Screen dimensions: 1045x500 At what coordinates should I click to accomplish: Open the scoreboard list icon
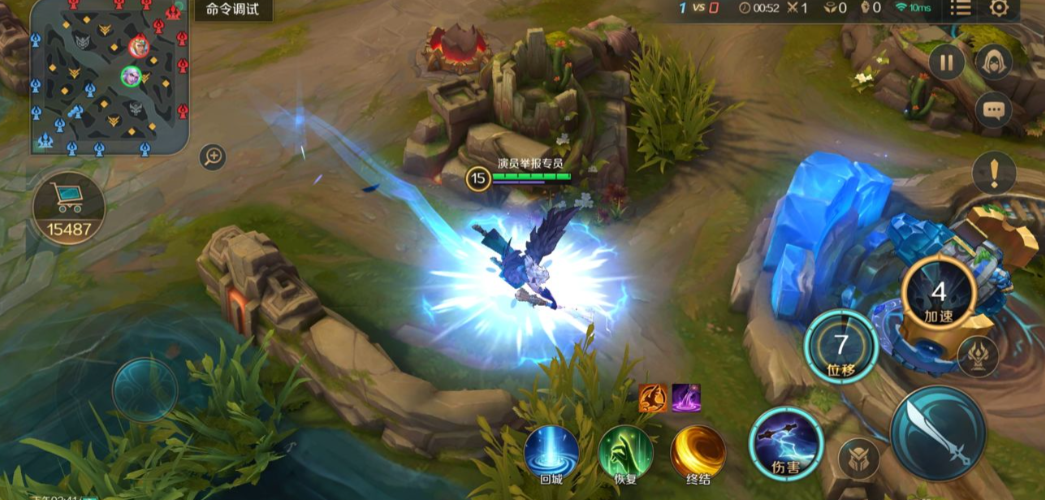click(x=960, y=9)
